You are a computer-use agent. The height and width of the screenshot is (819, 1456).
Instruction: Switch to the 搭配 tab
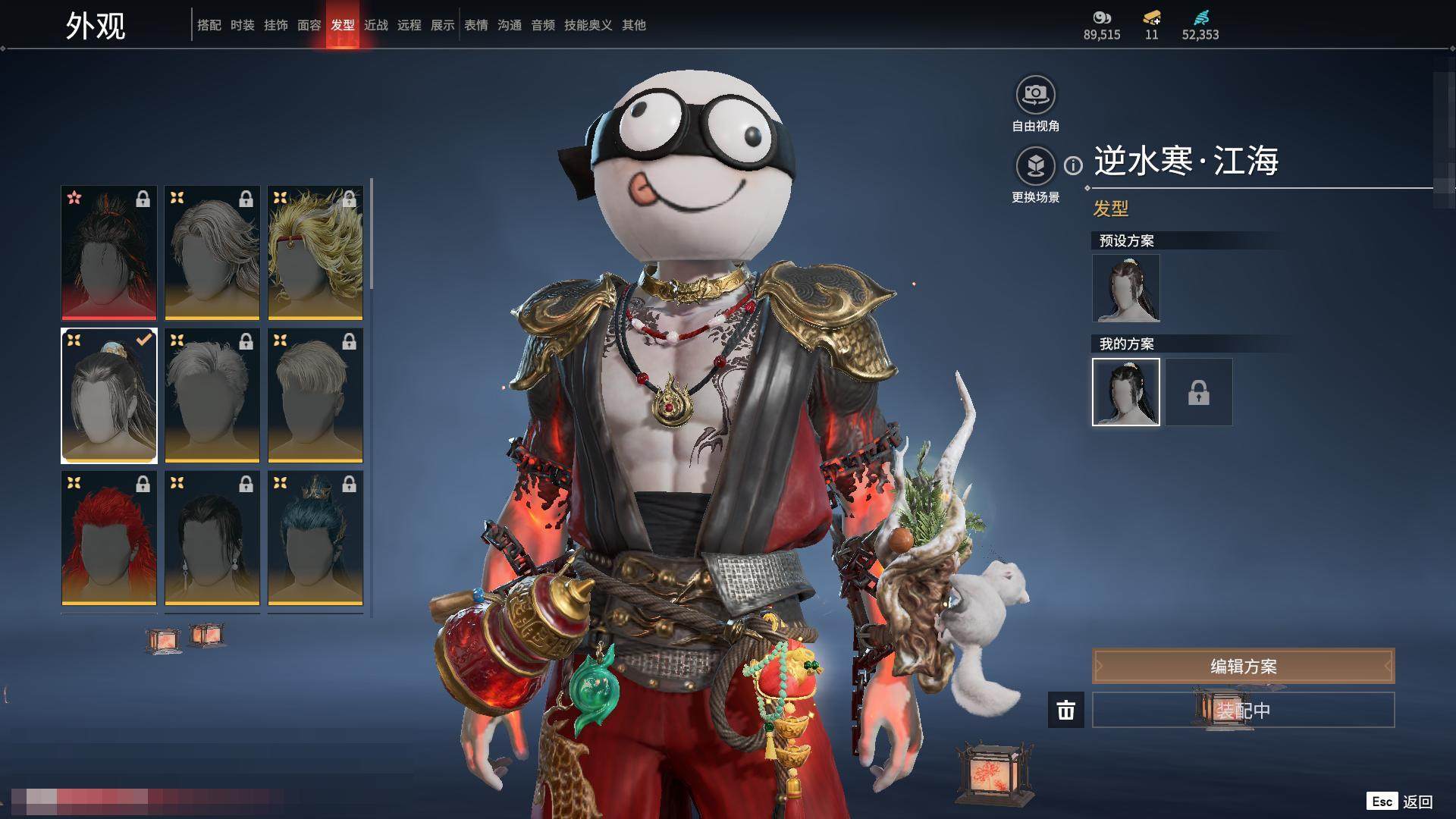point(209,25)
